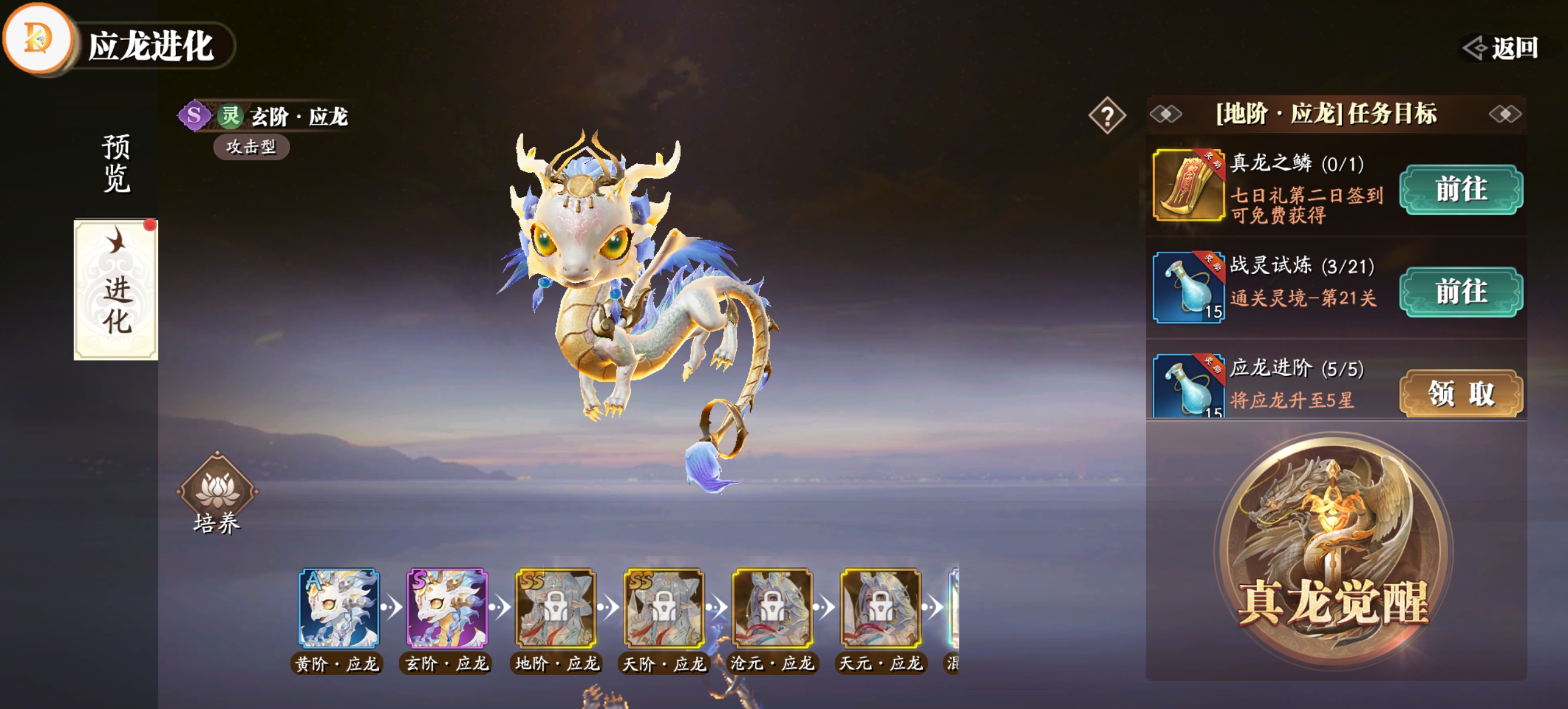This screenshot has width=1568, height=709.
Task: Go to the 战灵试炼 task with 前往
Action: pyautogui.click(x=1460, y=292)
